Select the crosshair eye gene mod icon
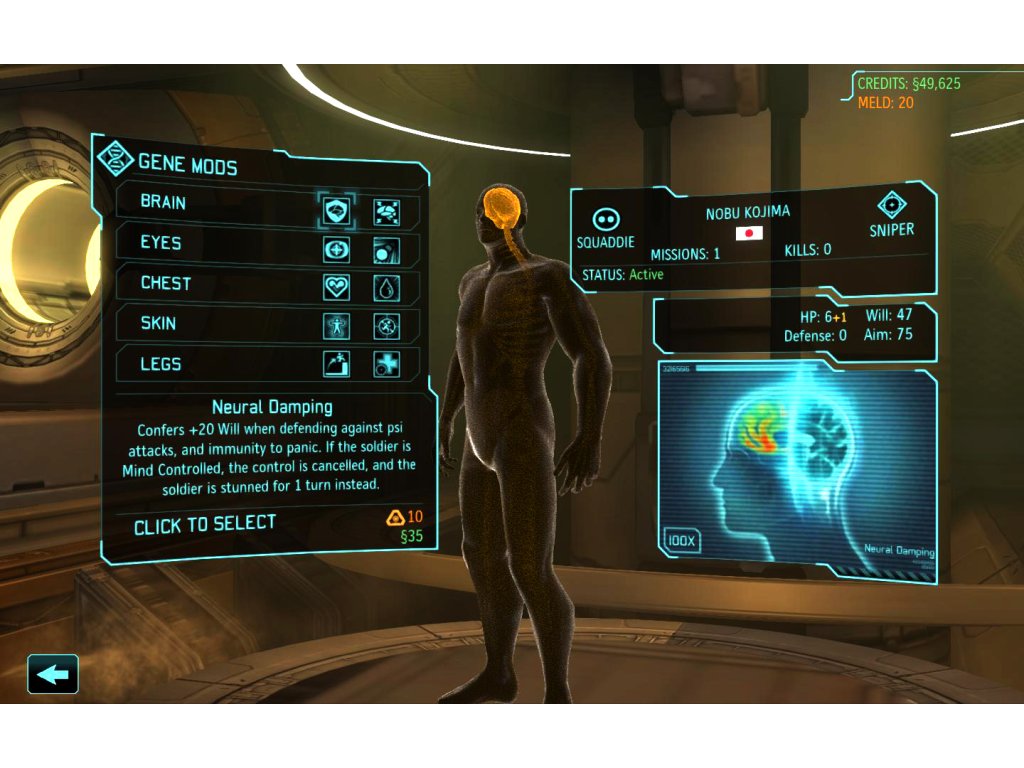The height and width of the screenshot is (768, 1024). tap(337, 249)
